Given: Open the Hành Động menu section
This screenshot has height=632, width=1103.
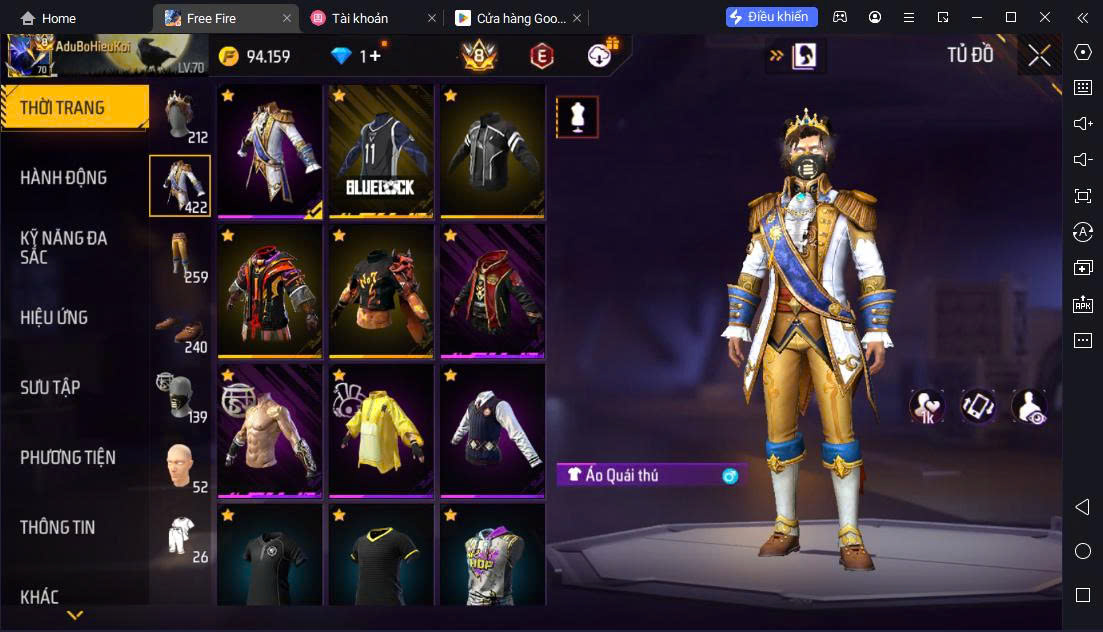Looking at the screenshot, I should pyautogui.click(x=64, y=178).
